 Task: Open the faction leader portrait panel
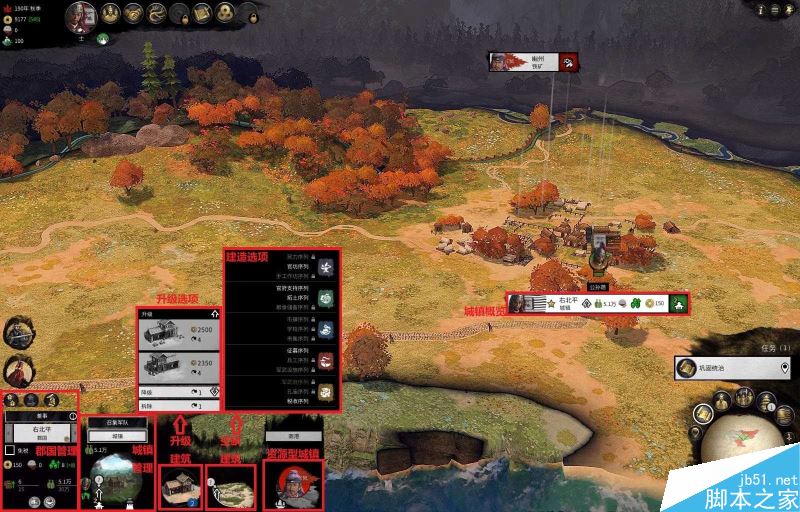(81, 15)
